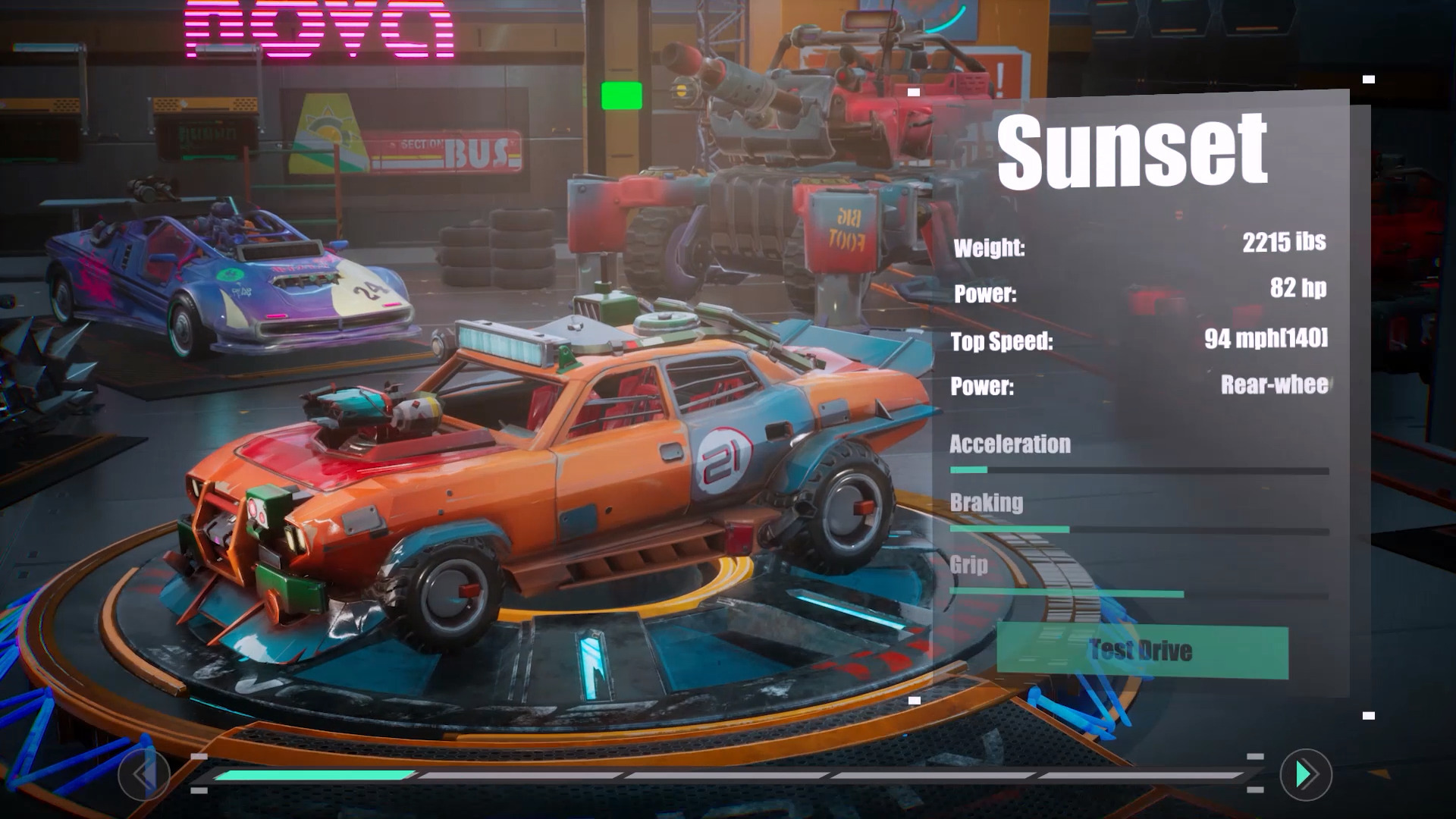Start the Test Drive
The width and height of the screenshot is (1456, 819).
1141,651
